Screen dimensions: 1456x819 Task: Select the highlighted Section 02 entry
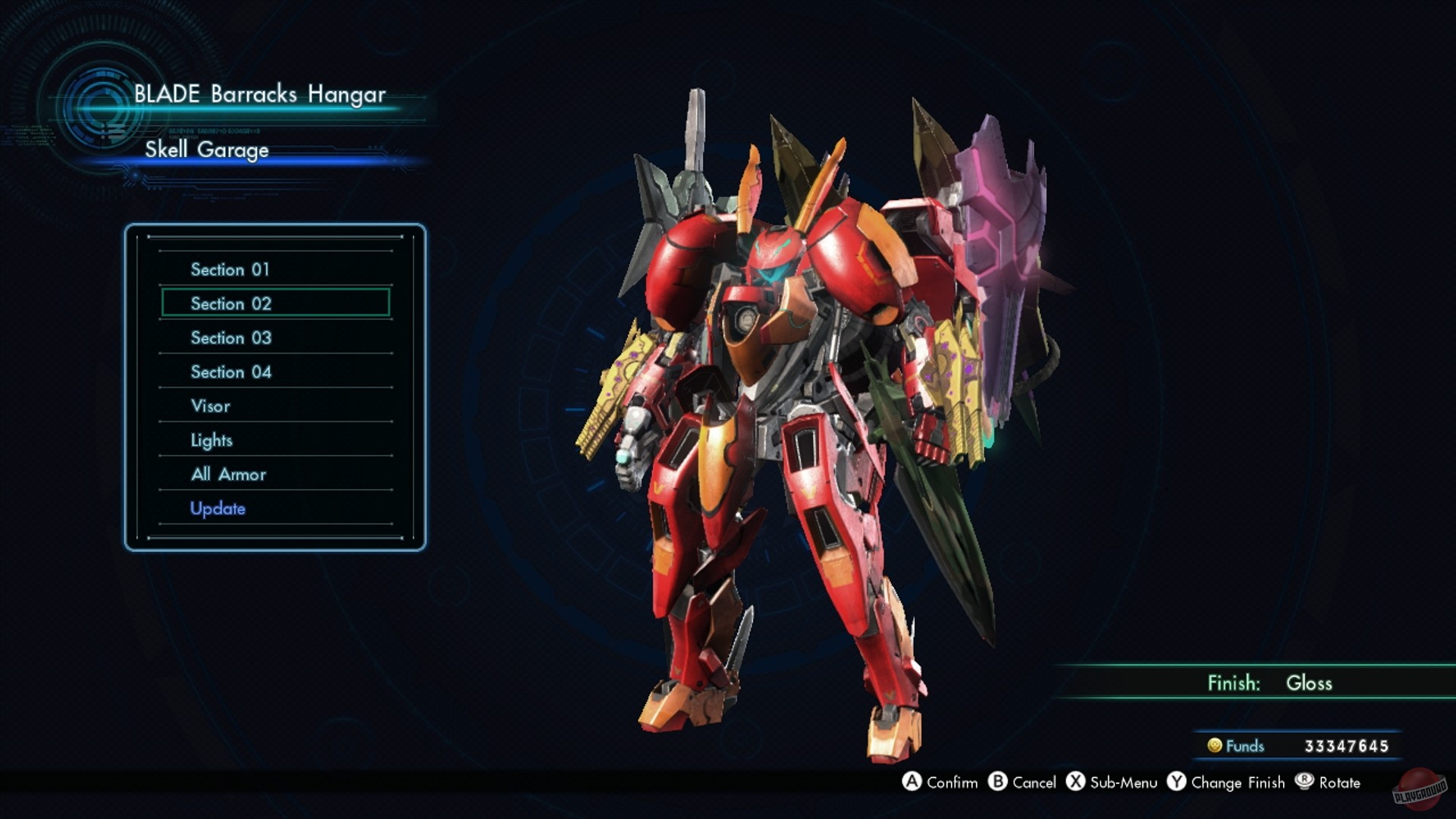coord(230,303)
